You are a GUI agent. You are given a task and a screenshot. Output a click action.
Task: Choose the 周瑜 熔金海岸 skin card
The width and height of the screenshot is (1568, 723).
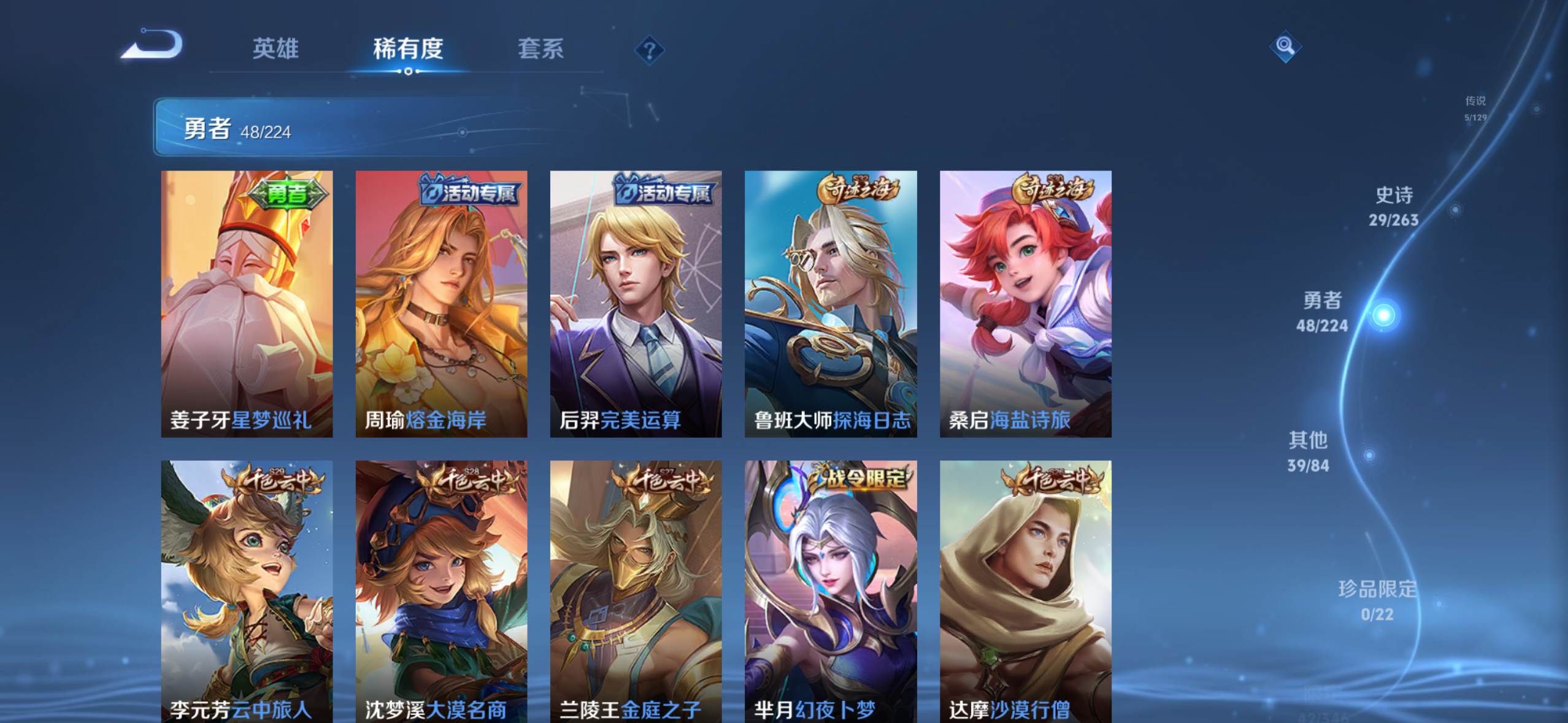(x=441, y=304)
